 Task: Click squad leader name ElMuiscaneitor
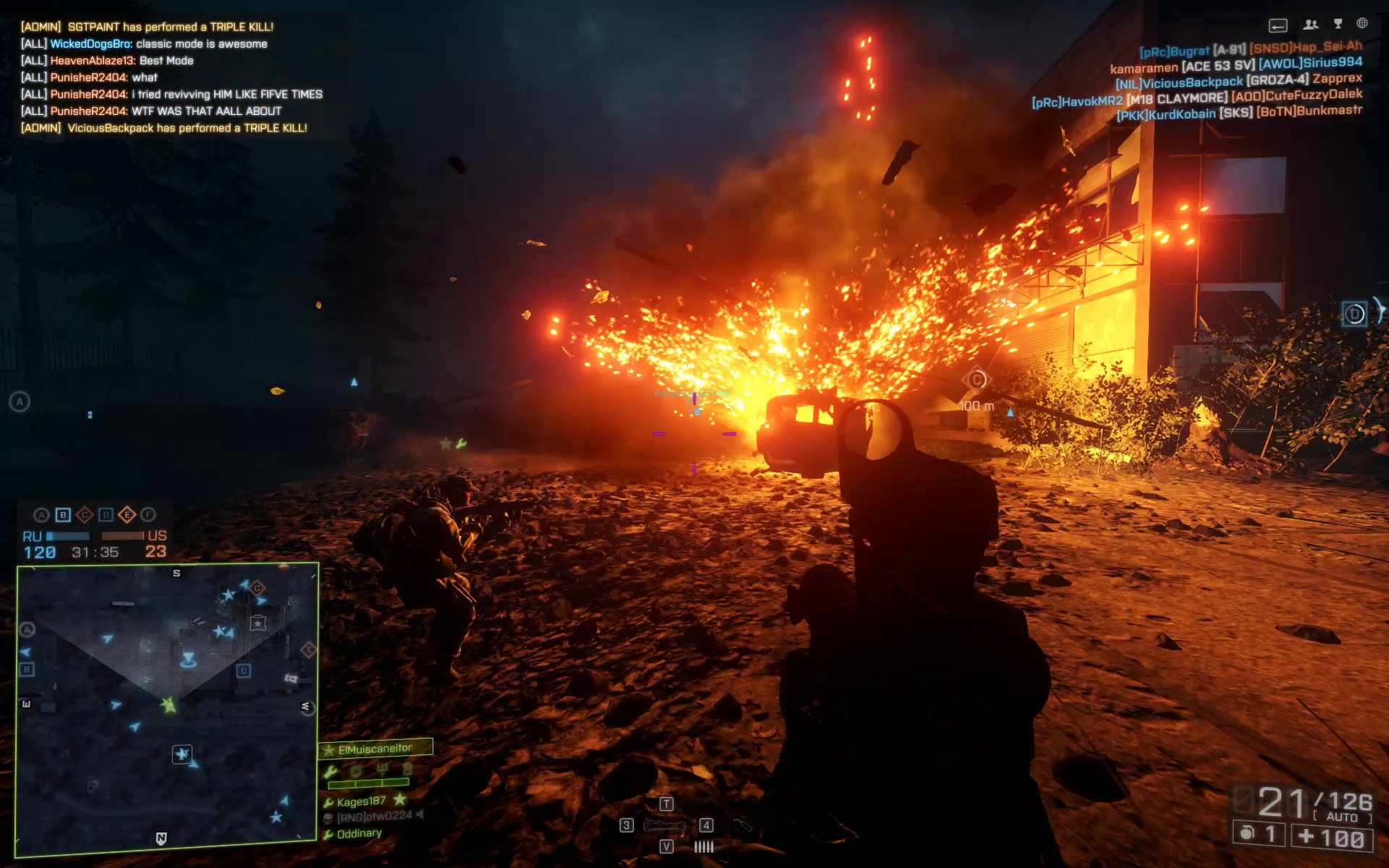[374, 749]
